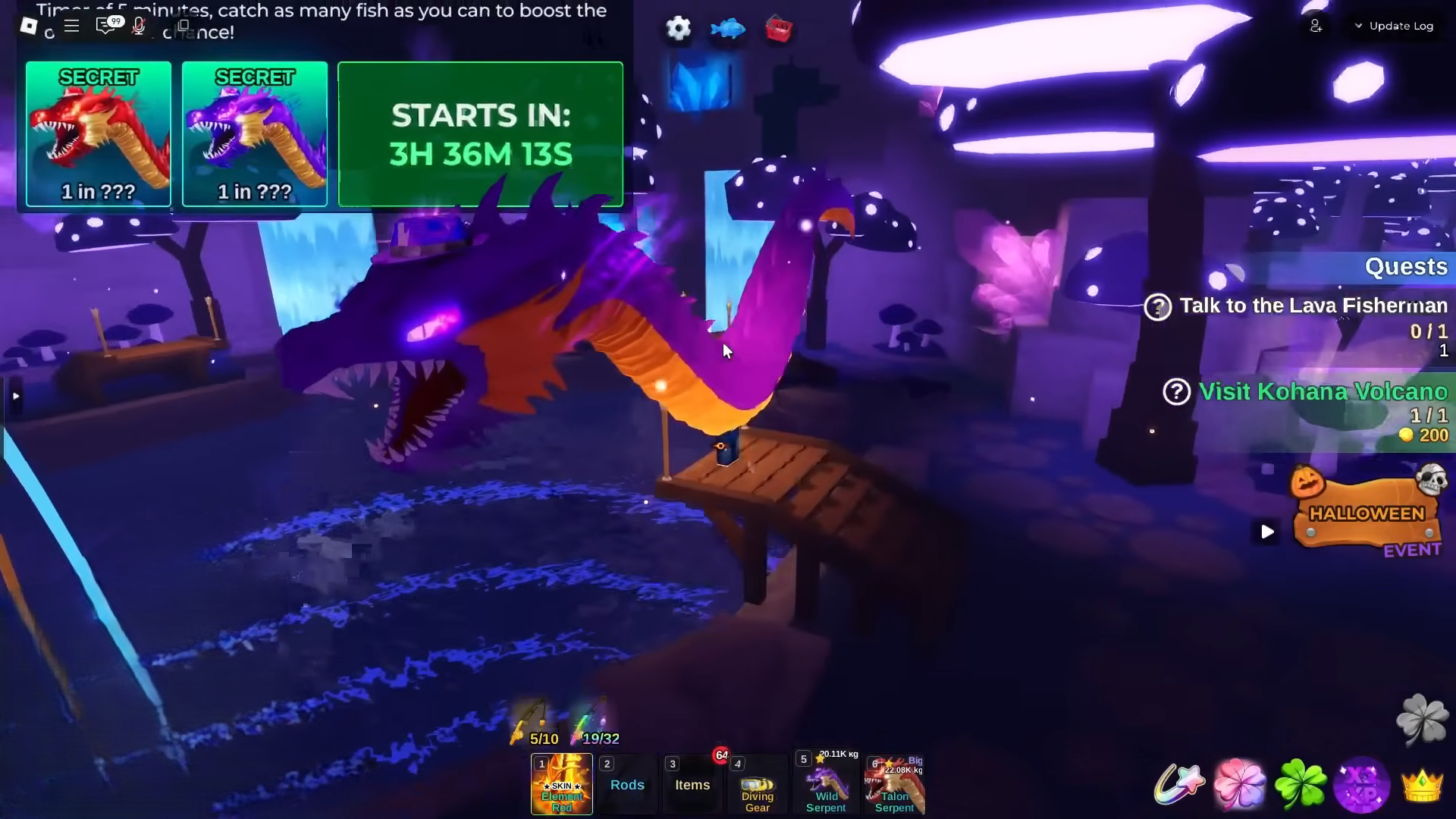This screenshot has height=819, width=1456.
Task: Open the fish index icon at top center
Action: [728, 29]
